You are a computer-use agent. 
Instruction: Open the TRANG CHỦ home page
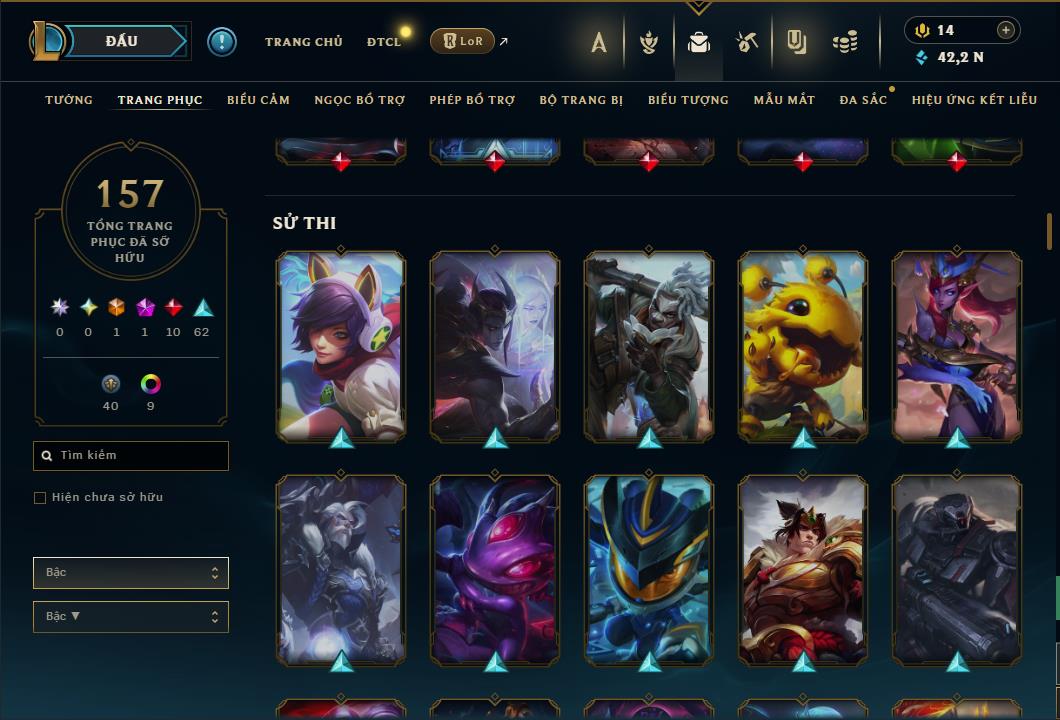click(303, 42)
